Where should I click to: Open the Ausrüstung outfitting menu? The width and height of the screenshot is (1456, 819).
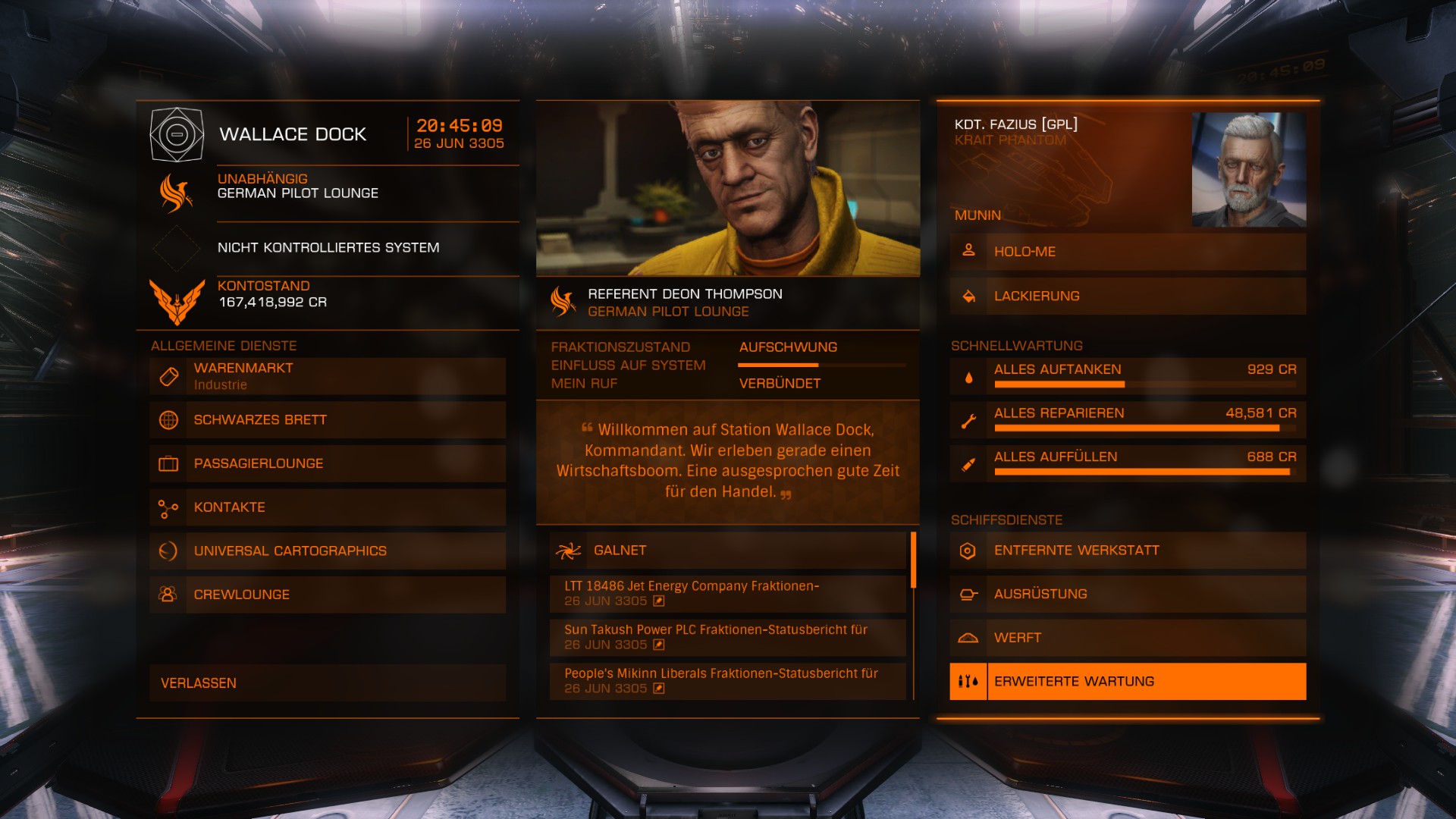(1128, 595)
